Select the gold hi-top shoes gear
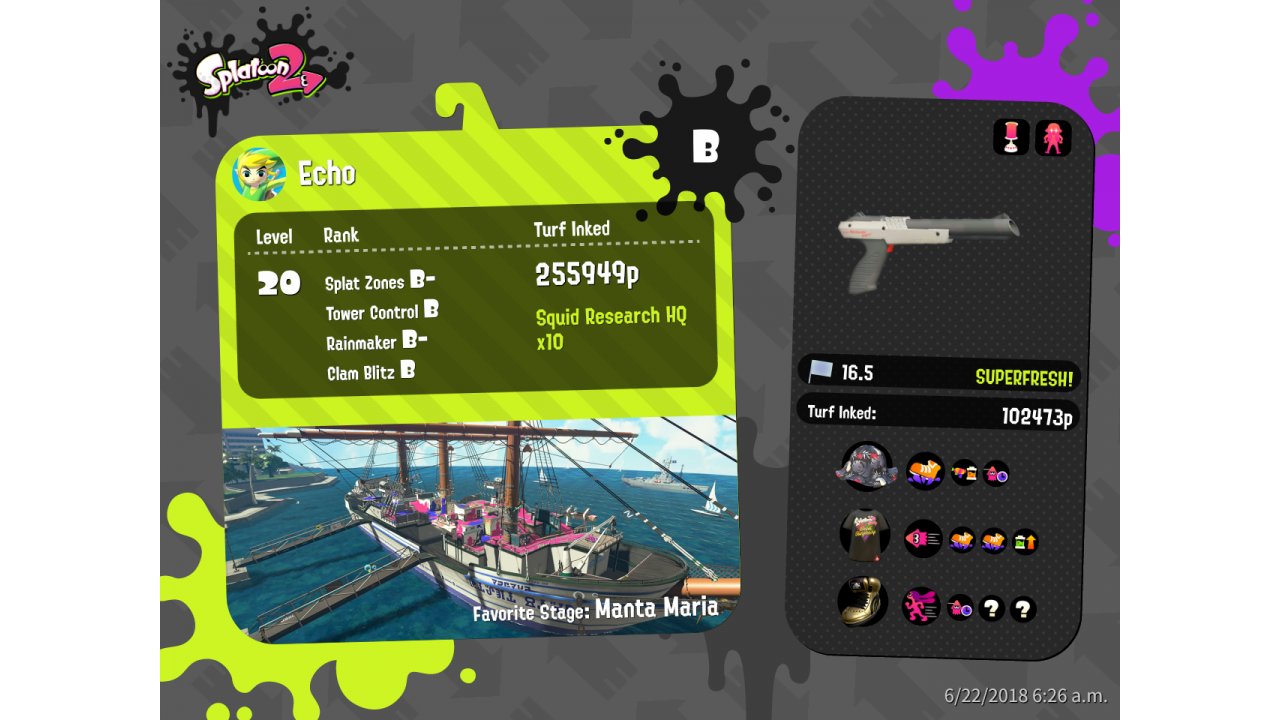 (862, 602)
